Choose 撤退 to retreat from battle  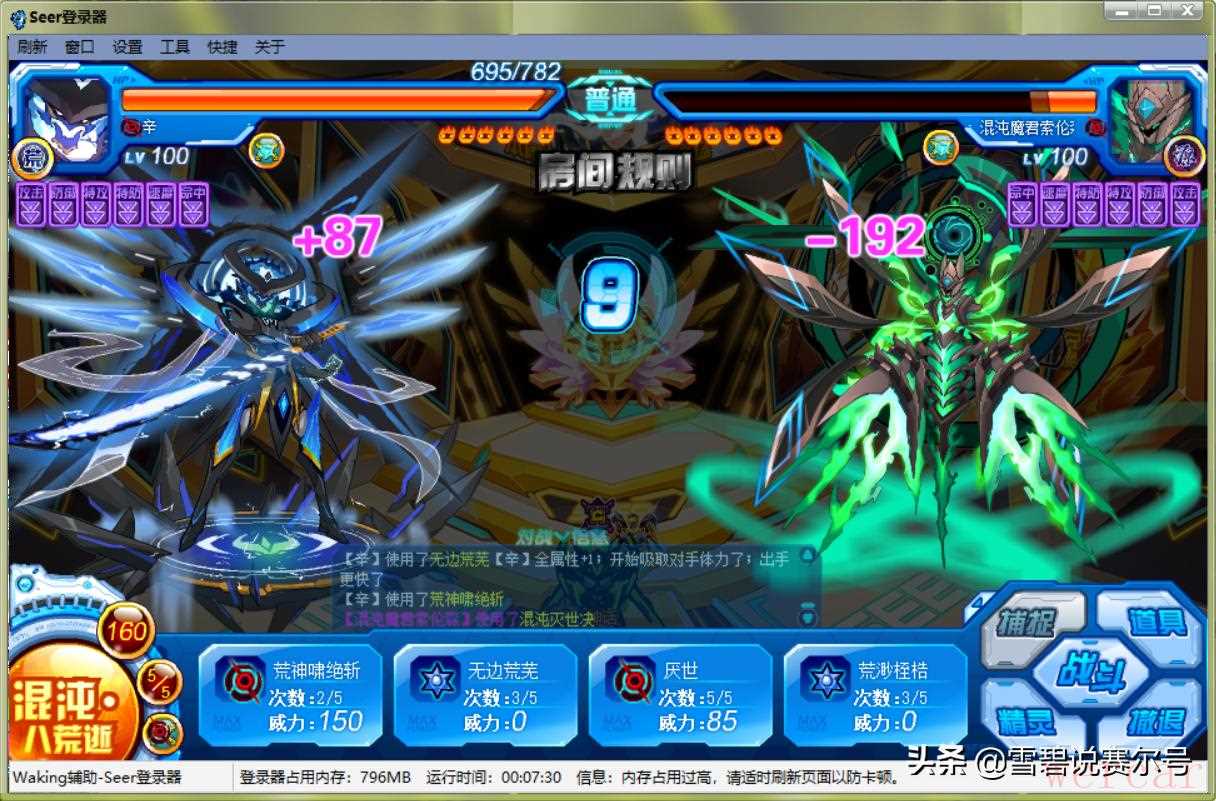click(x=1156, y=720)
